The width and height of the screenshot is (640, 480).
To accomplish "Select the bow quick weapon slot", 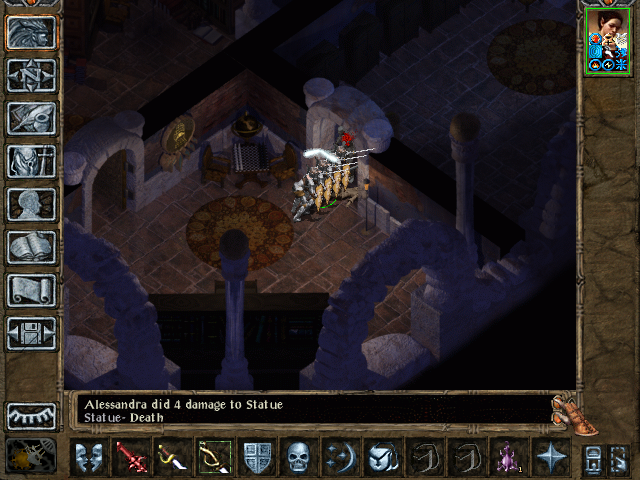I will click(x=214, y=457).
